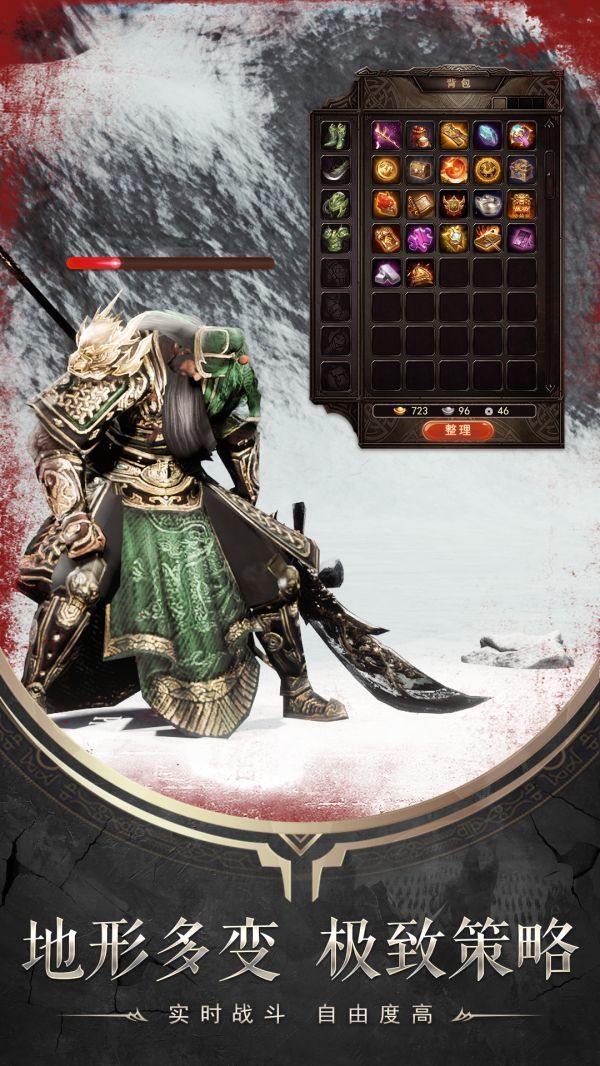Choose the golden fan item
Screen dimensions: 600x1066
(x=420, y=272)
